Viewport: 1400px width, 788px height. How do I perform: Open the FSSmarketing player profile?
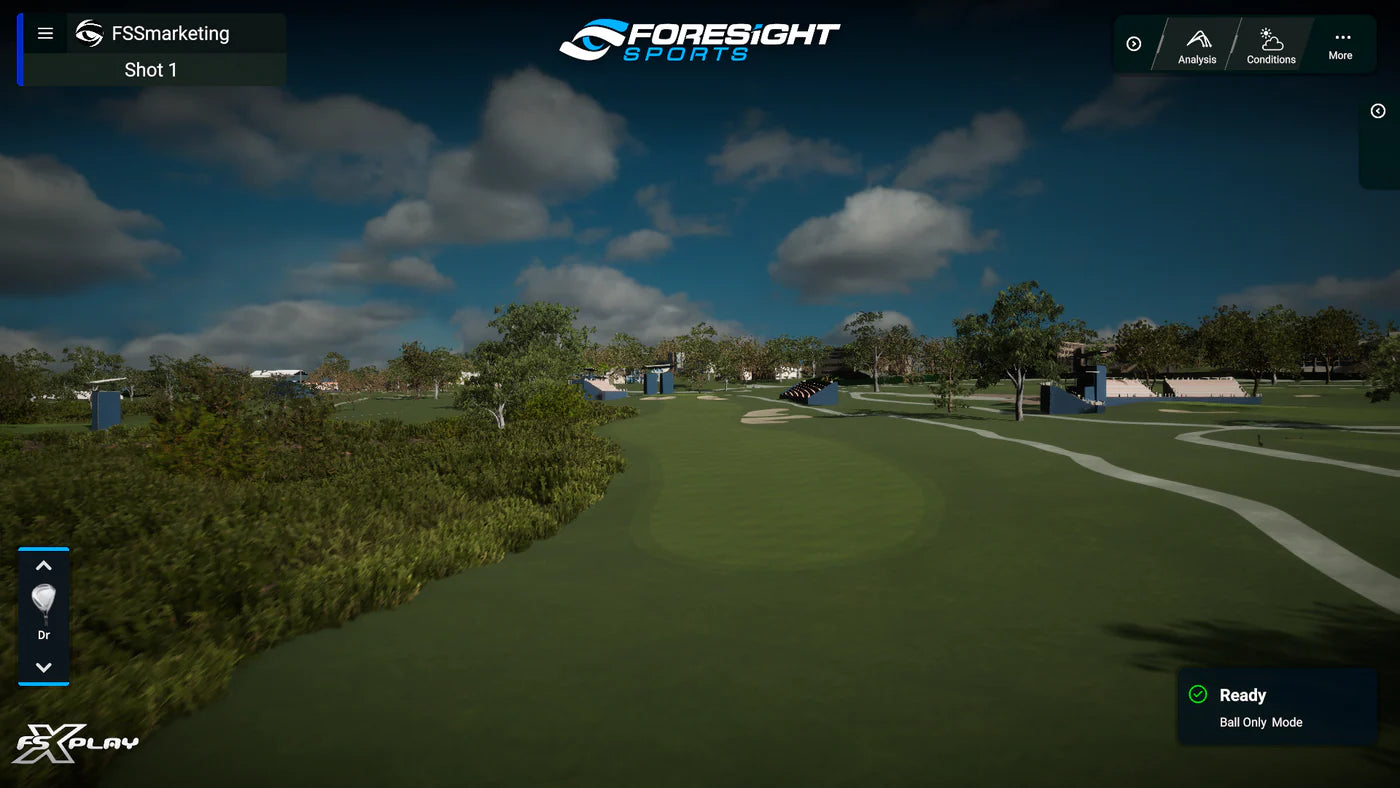[x=172, y=31]
